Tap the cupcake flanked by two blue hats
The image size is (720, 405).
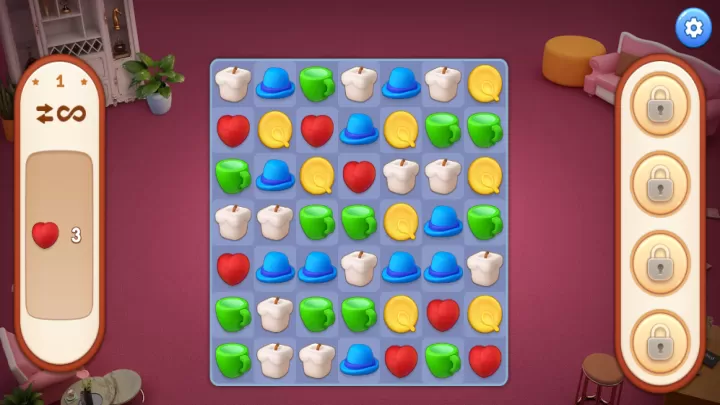tap(359, 267)
